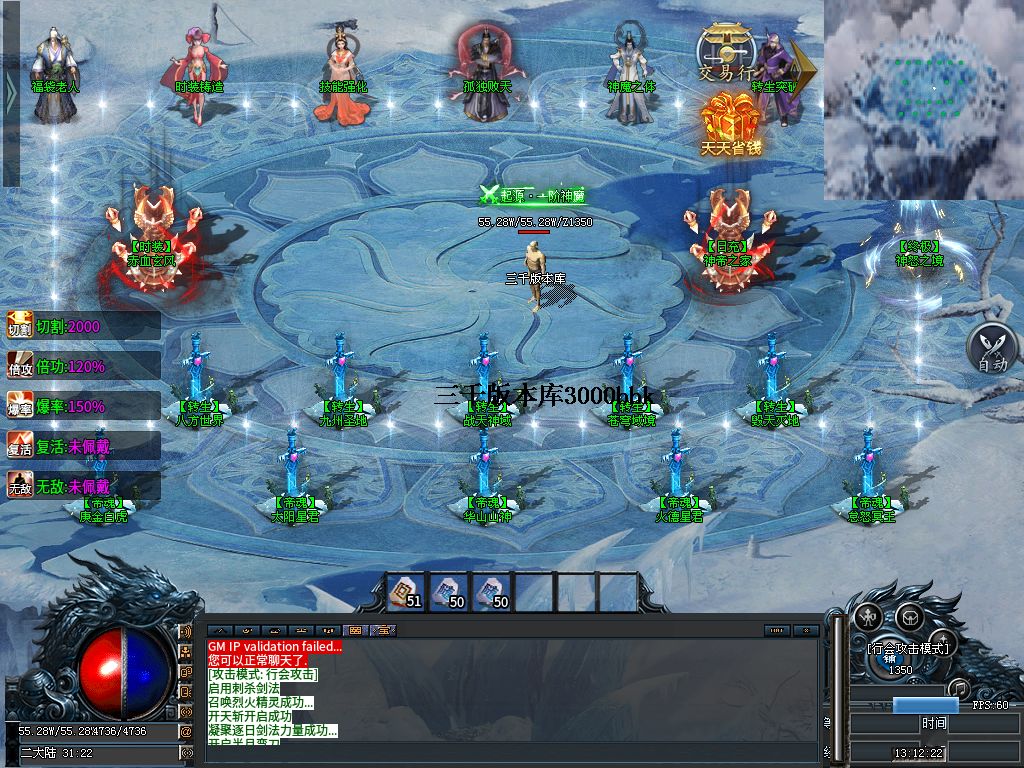Select the 复活 revive icon
Screen dimensions: 1024x768
point(20,445)
